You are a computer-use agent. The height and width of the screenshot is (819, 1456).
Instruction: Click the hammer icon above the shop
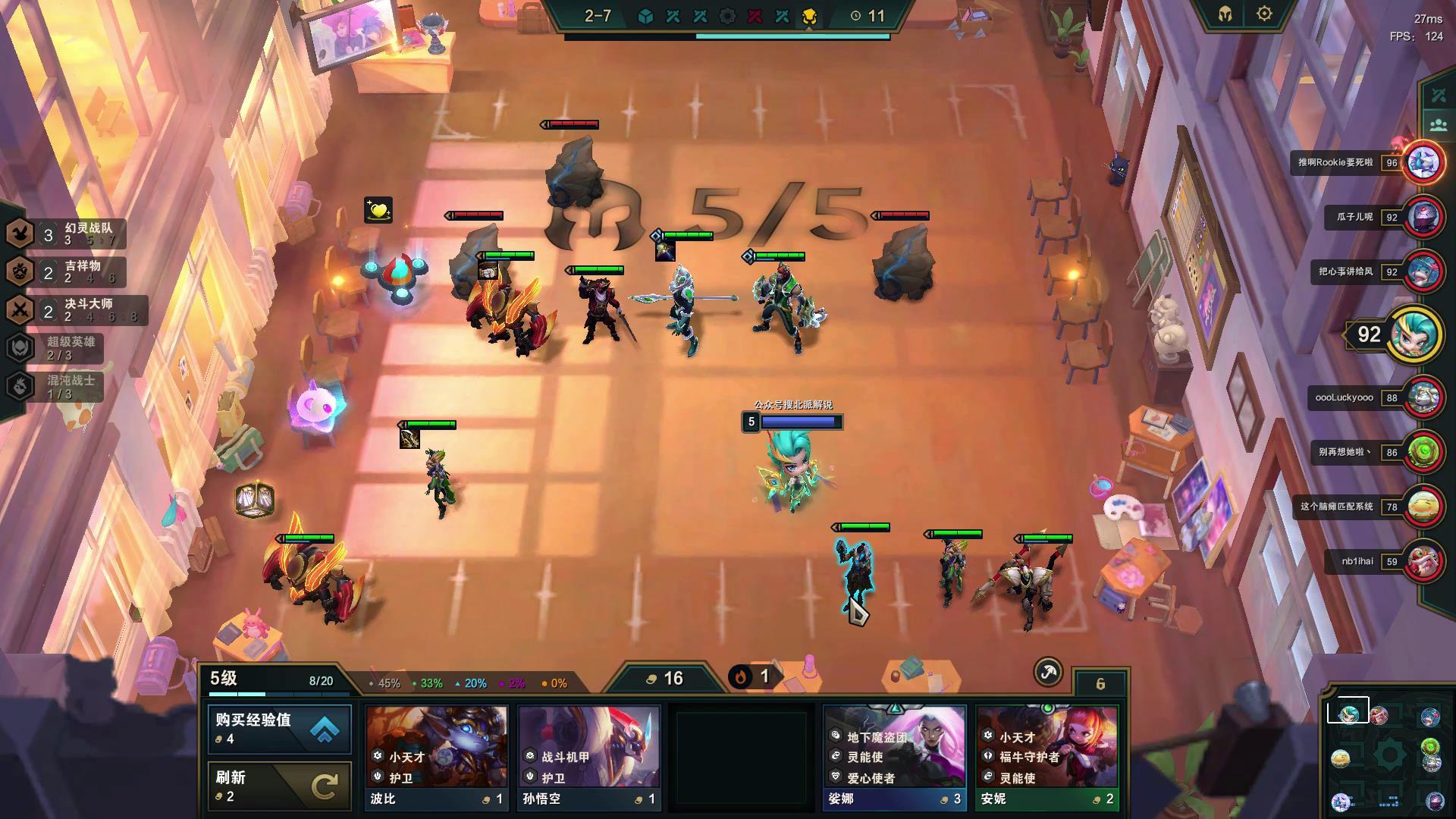coord(1048,672)
